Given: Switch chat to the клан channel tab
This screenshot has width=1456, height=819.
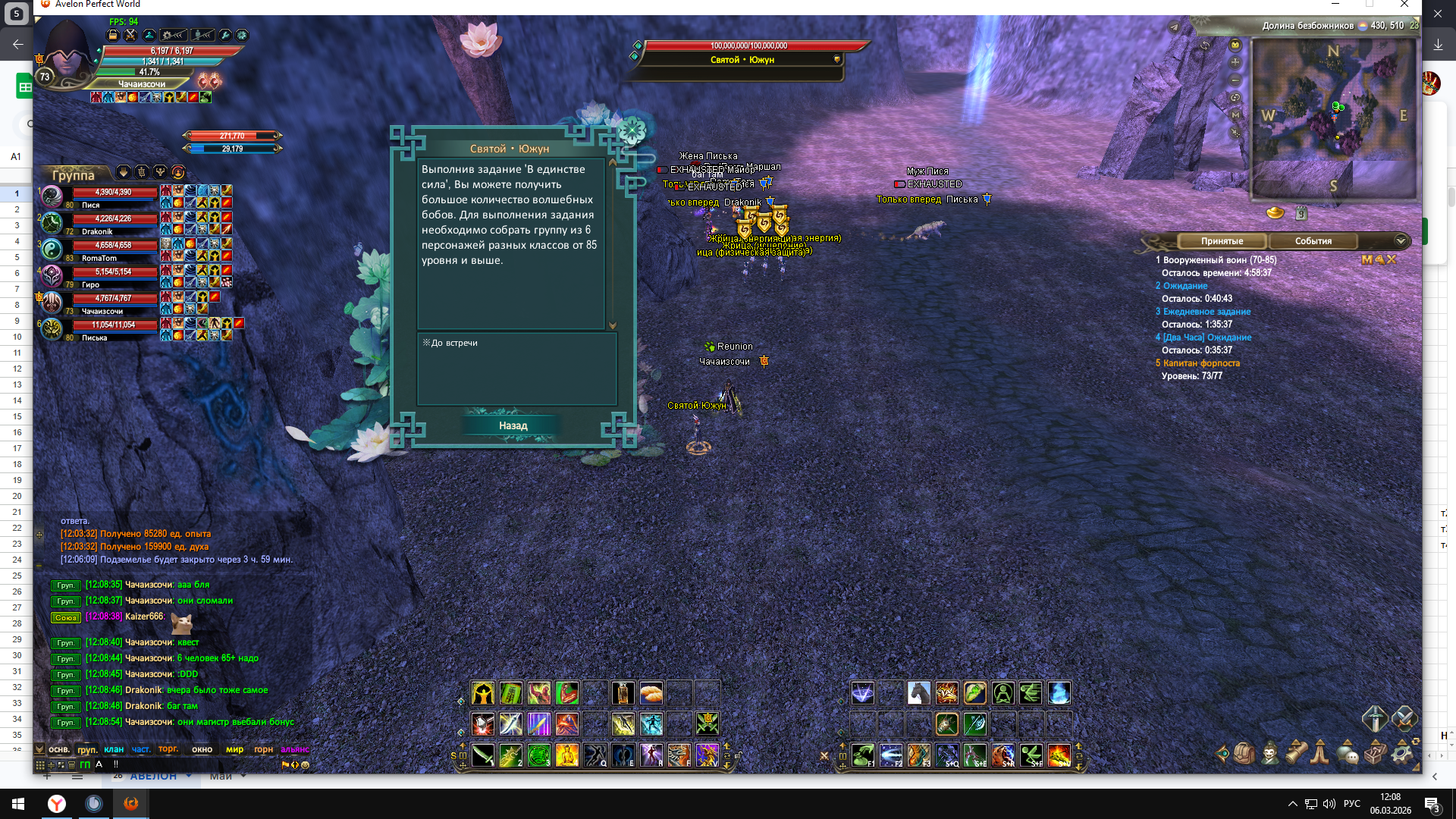Looking at the screenshot, I should tap(114, 749).
